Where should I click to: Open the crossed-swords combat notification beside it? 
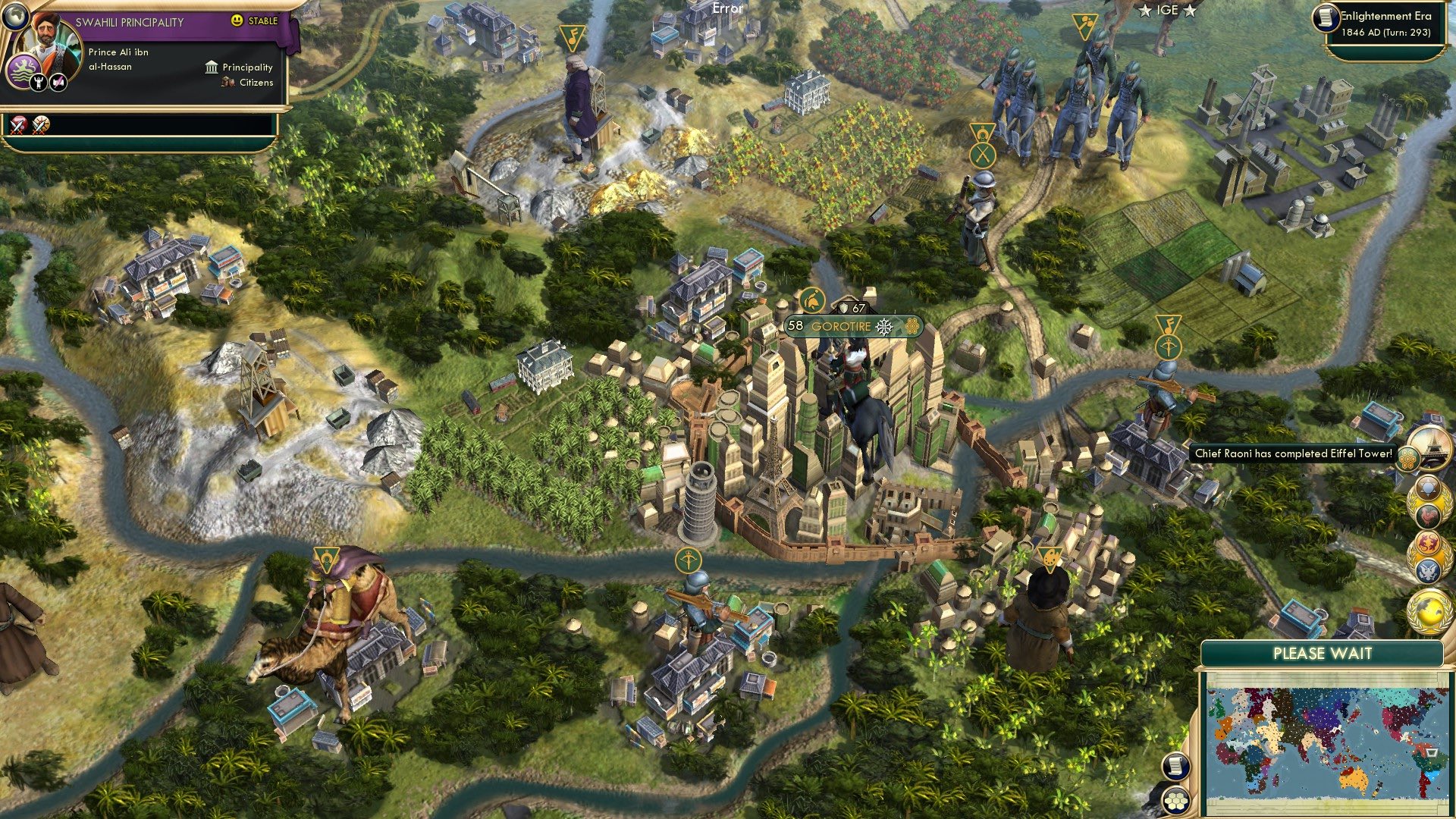[x=39, y=125]
